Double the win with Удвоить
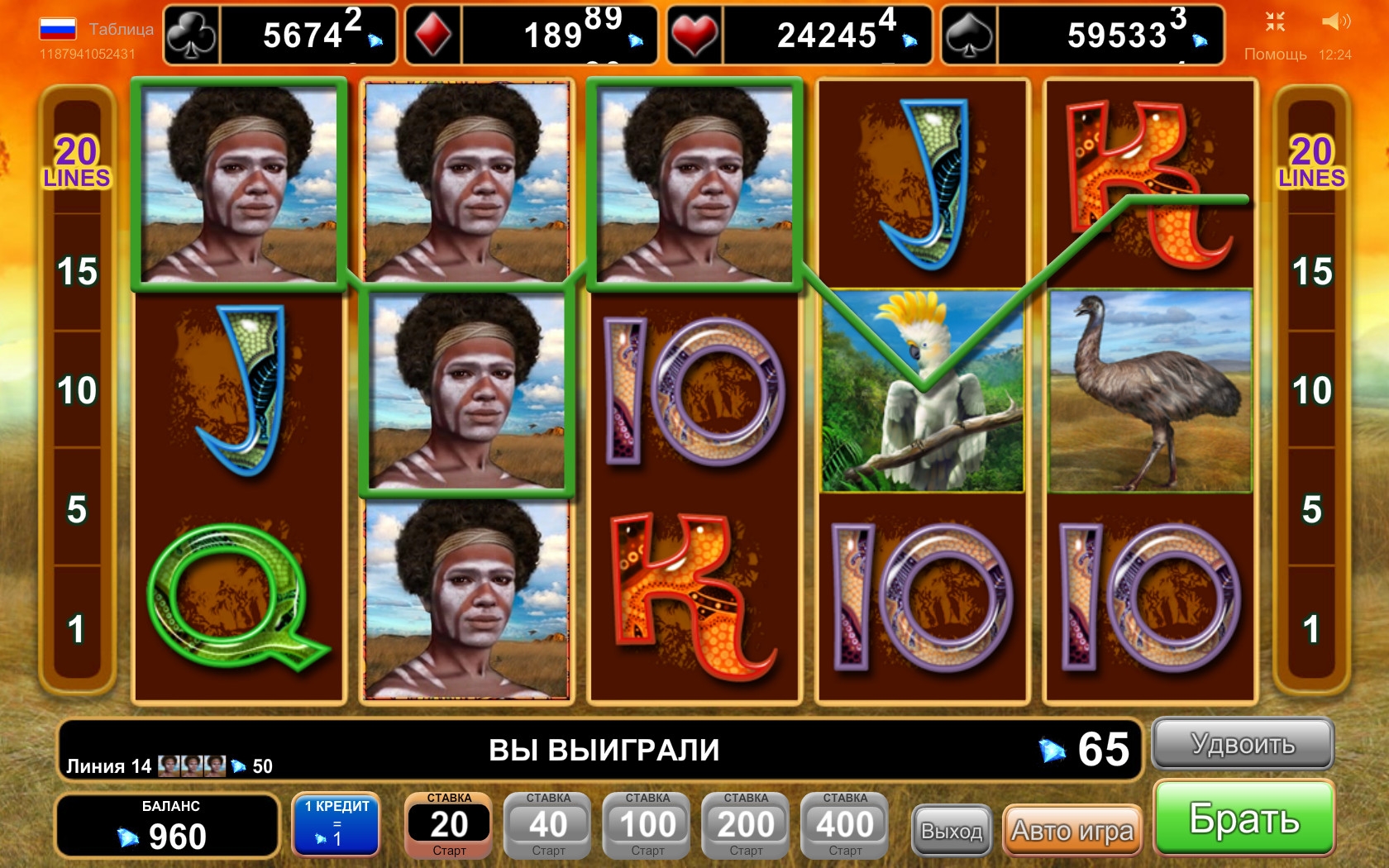 1243,744
